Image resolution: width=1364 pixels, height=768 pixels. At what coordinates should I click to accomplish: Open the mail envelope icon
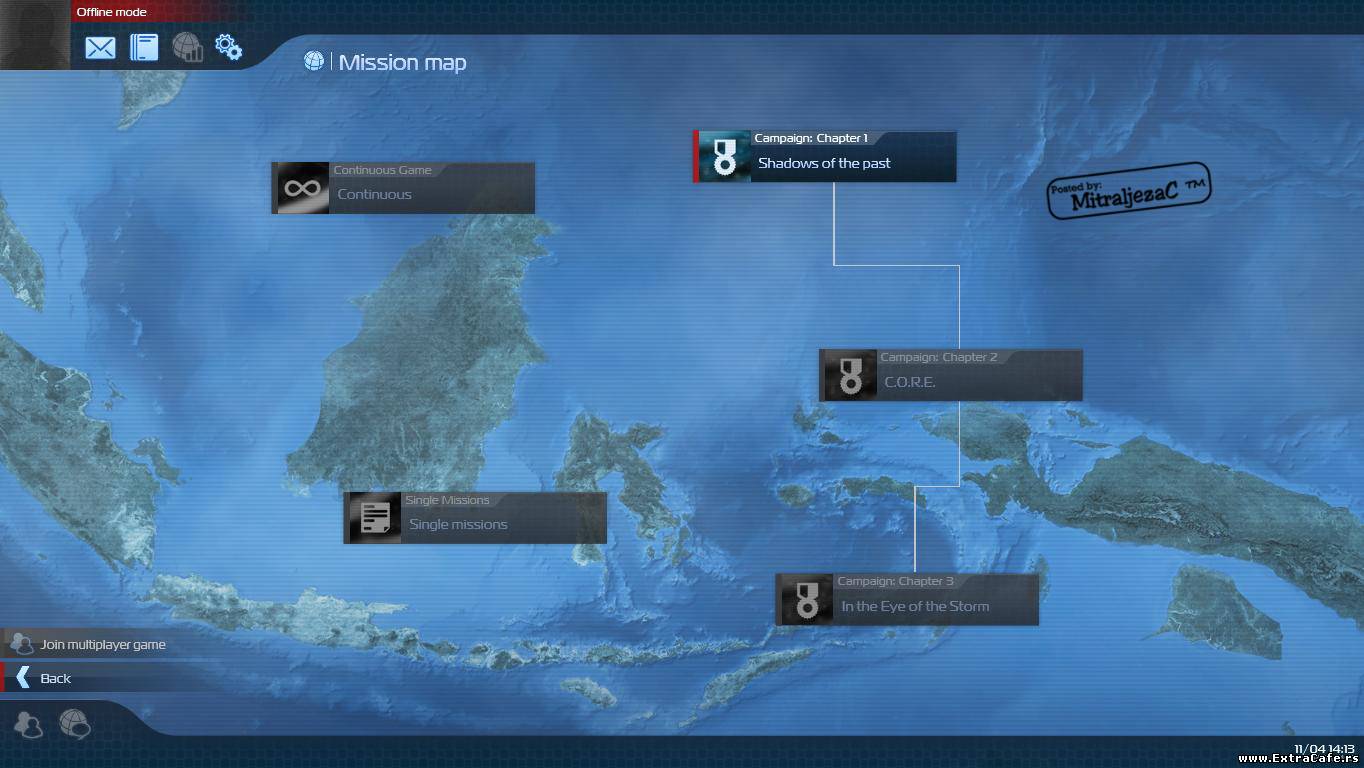coord(100,47)
